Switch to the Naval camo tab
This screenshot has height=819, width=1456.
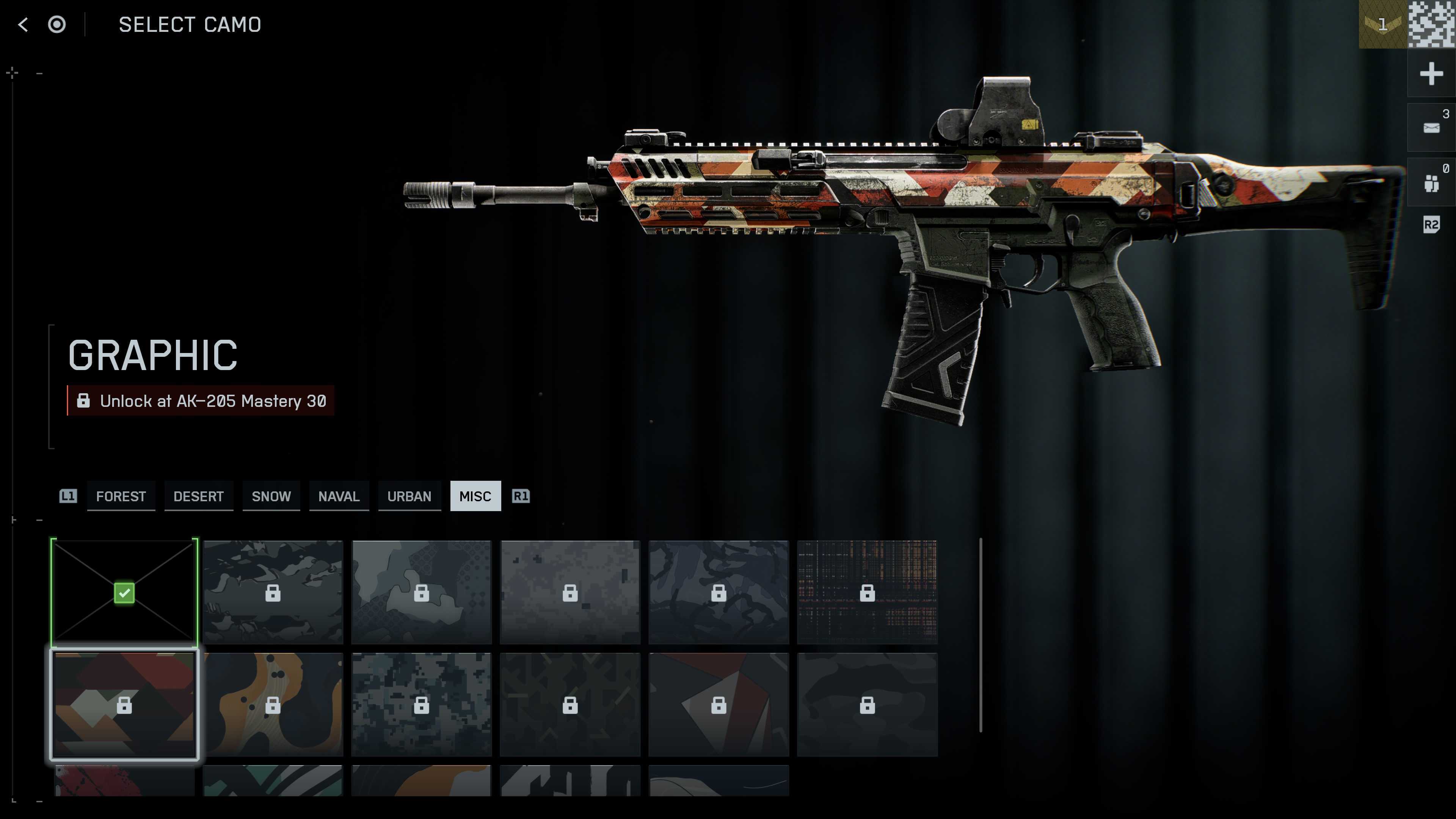[339, 496]
